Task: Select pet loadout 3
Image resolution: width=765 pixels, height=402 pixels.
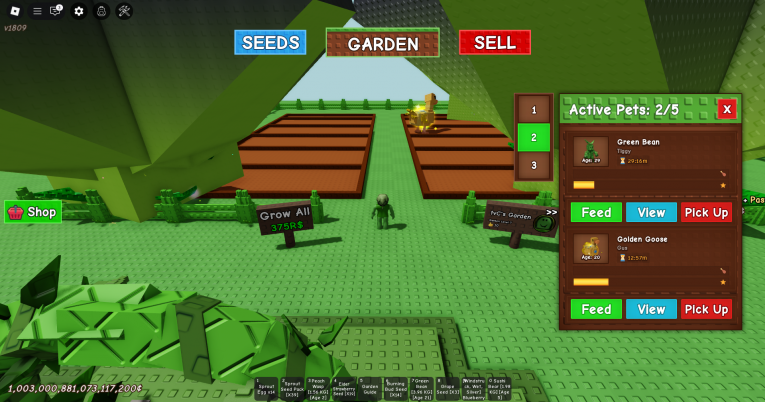Action: tap(534, 165)
